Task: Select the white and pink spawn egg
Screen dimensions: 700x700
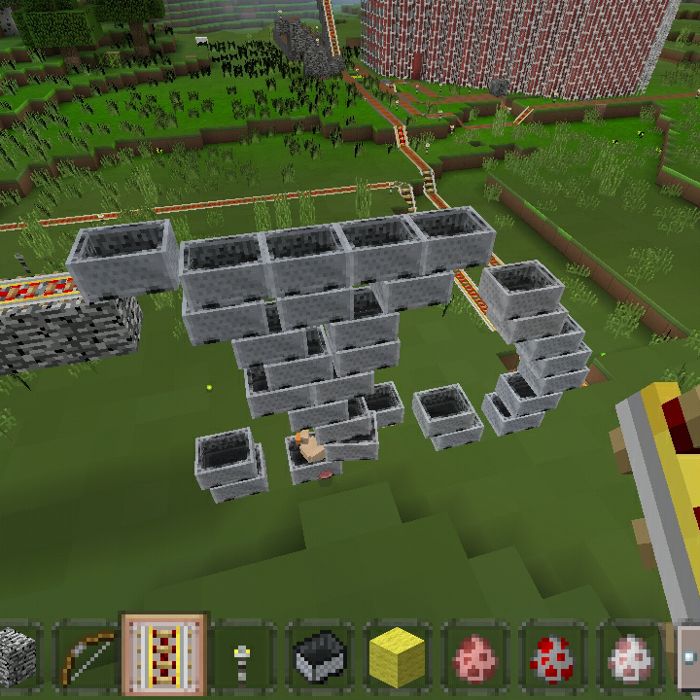Action: pos(630,657)
